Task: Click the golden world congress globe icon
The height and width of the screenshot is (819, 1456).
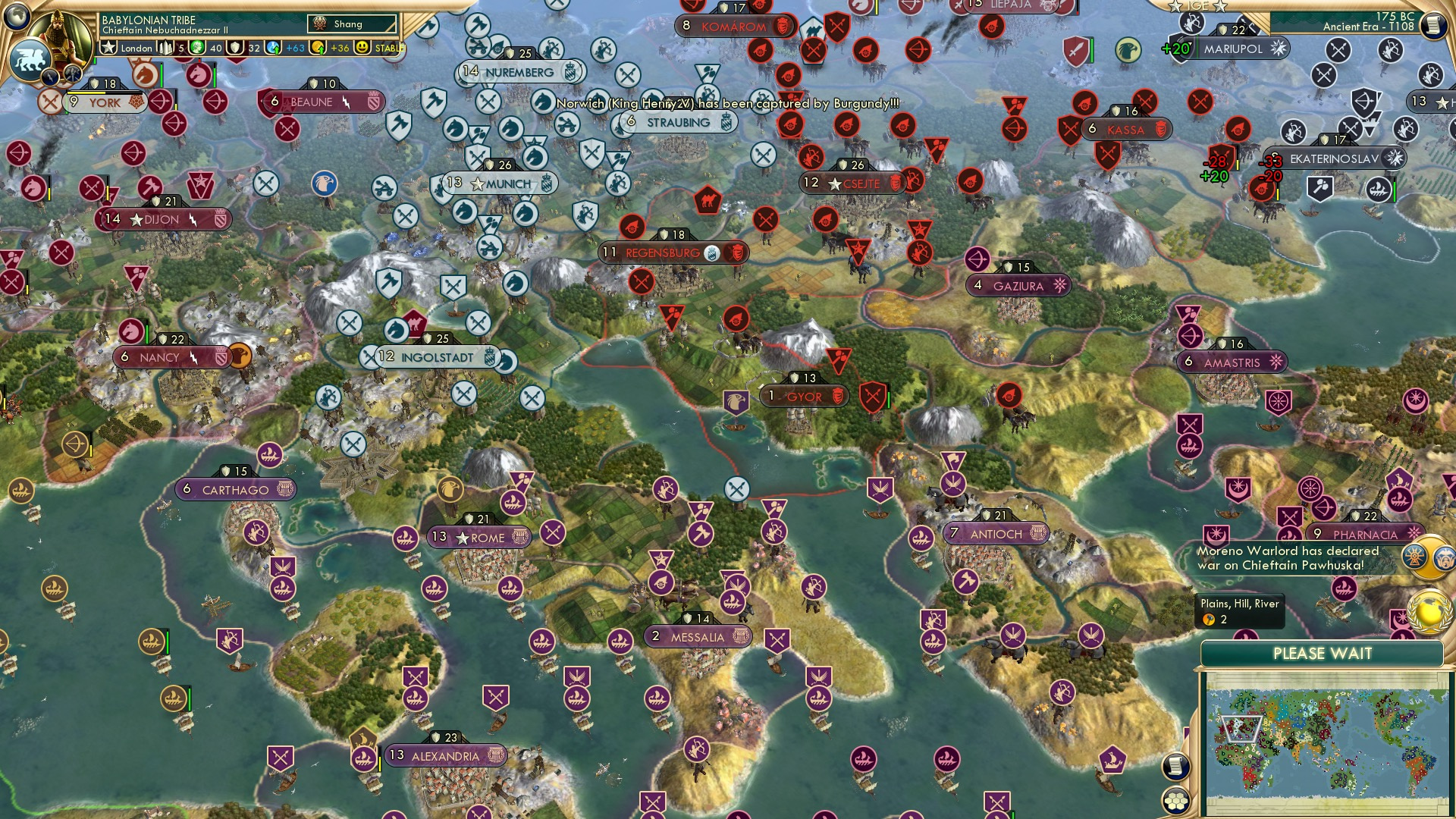Action: [x=1429, y=610]
